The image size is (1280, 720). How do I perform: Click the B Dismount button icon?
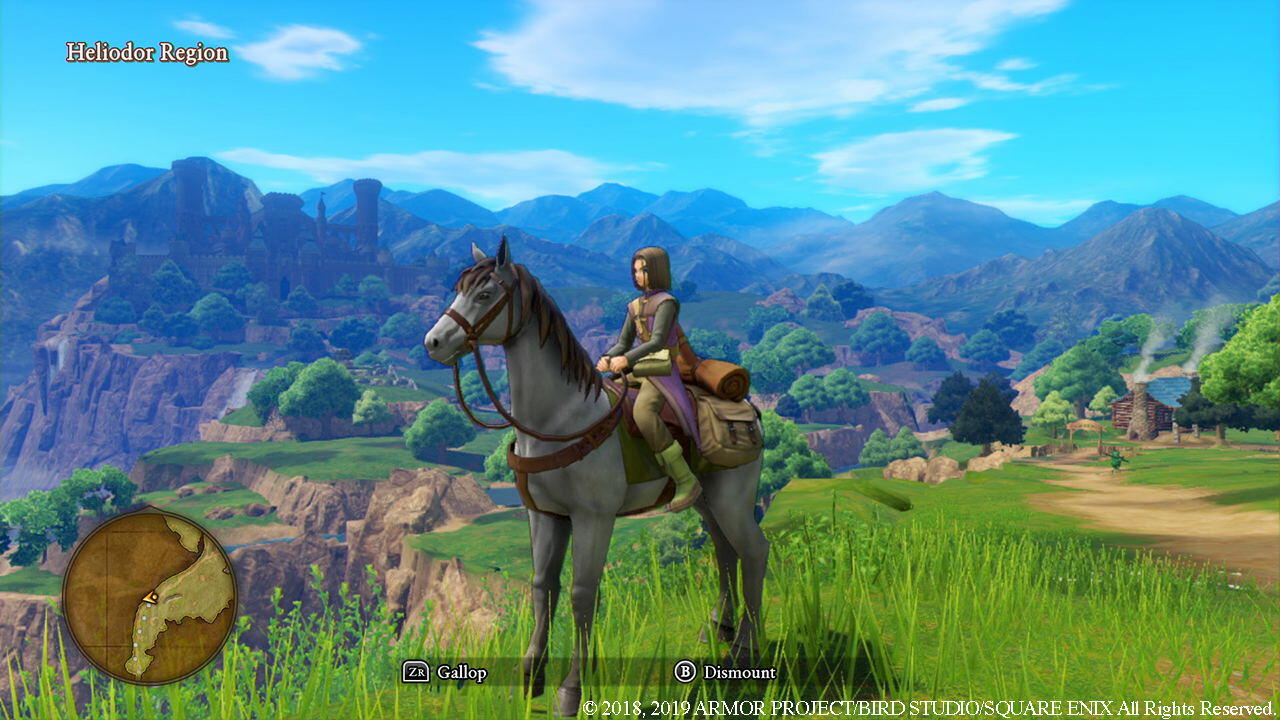[x=686, y=673]
